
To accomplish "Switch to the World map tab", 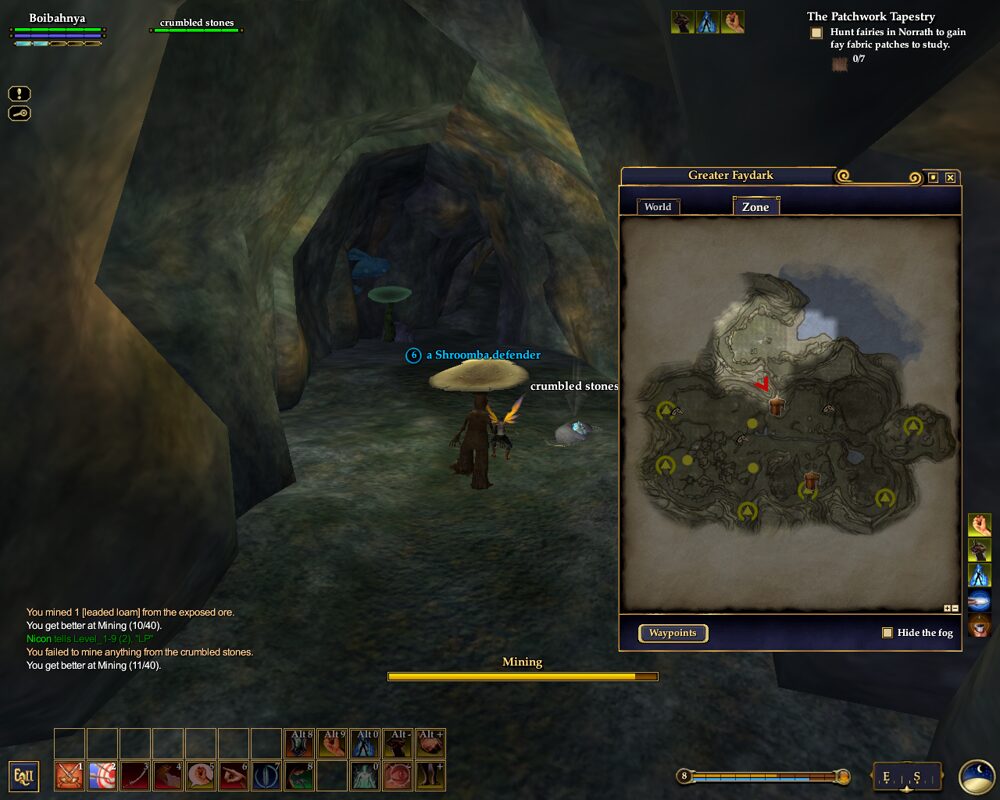I will [x=658, y=207].
